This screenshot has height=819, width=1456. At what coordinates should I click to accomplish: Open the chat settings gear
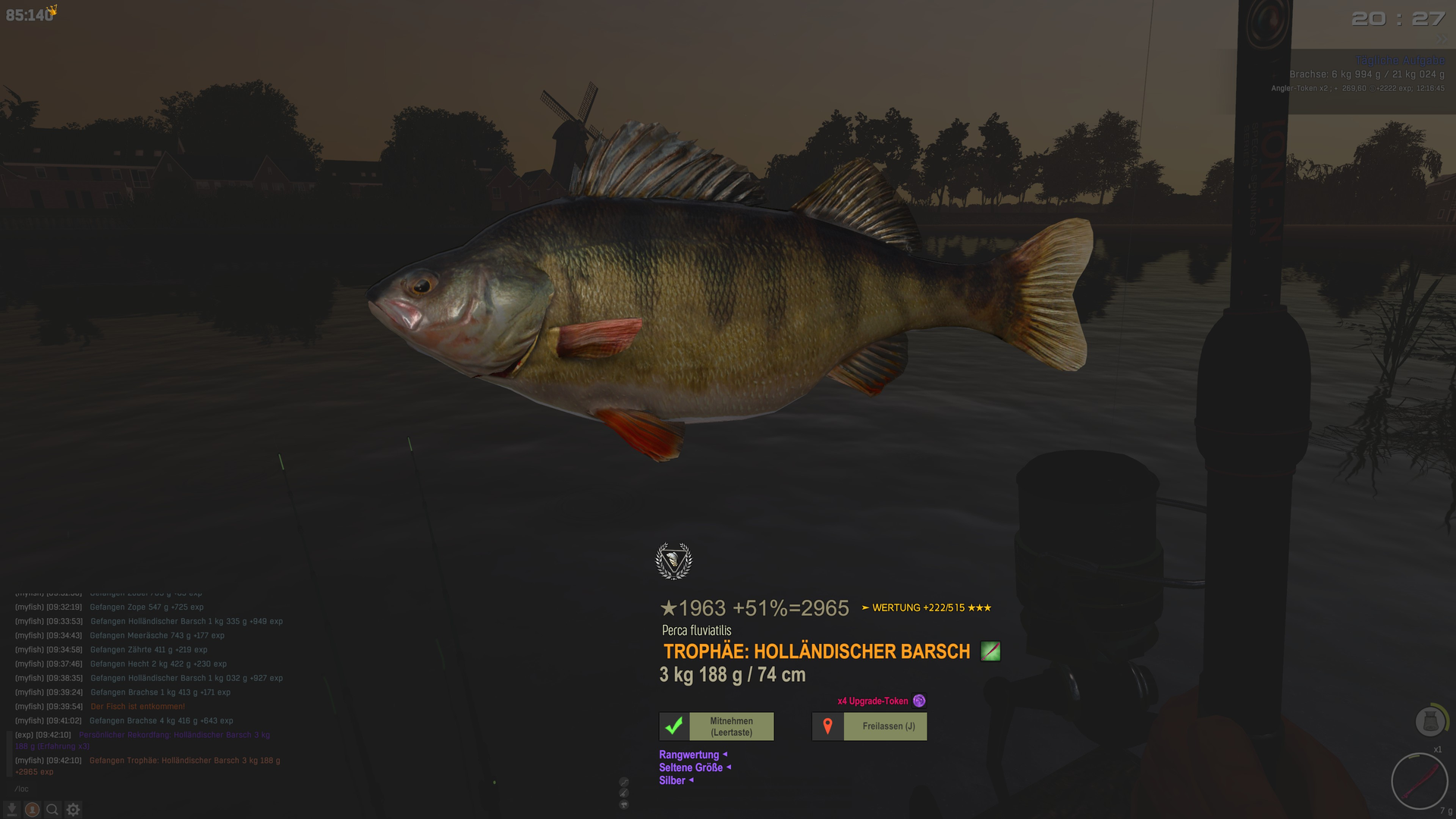tap(73, 810)
